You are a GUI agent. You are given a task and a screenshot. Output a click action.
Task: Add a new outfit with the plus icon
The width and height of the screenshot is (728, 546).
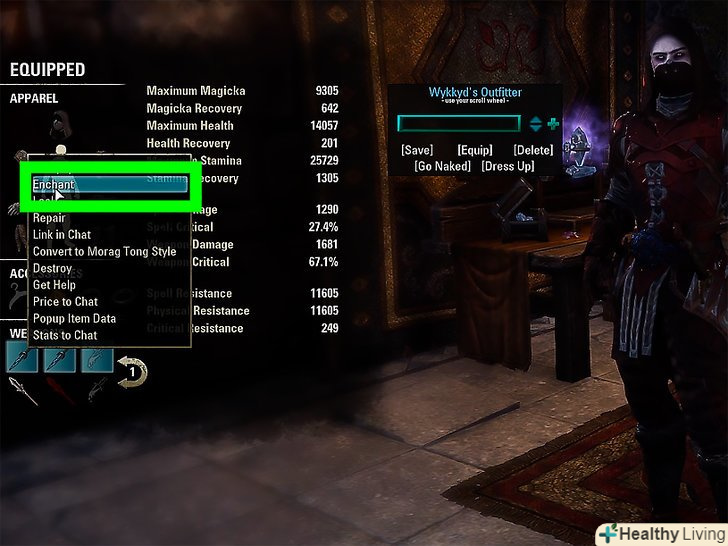click(553, 124)
